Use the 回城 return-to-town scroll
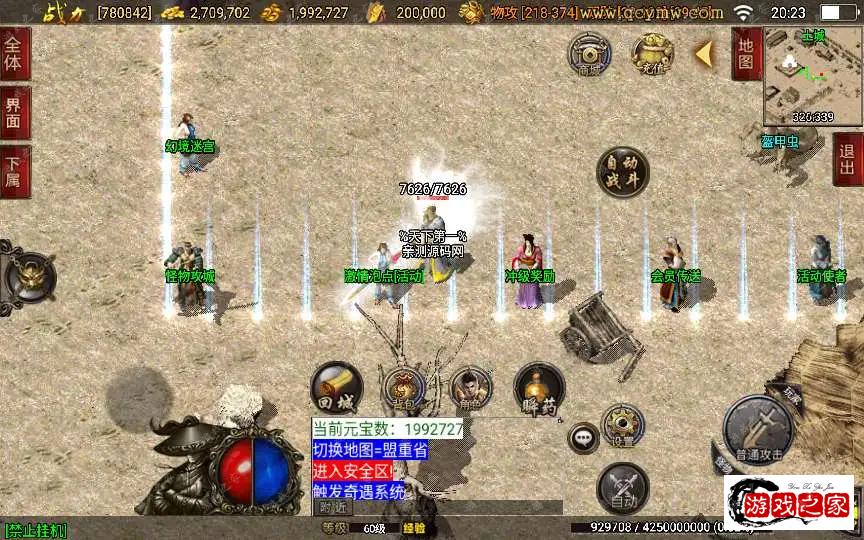This screenshot has width=864, height=540. point(335,387)
